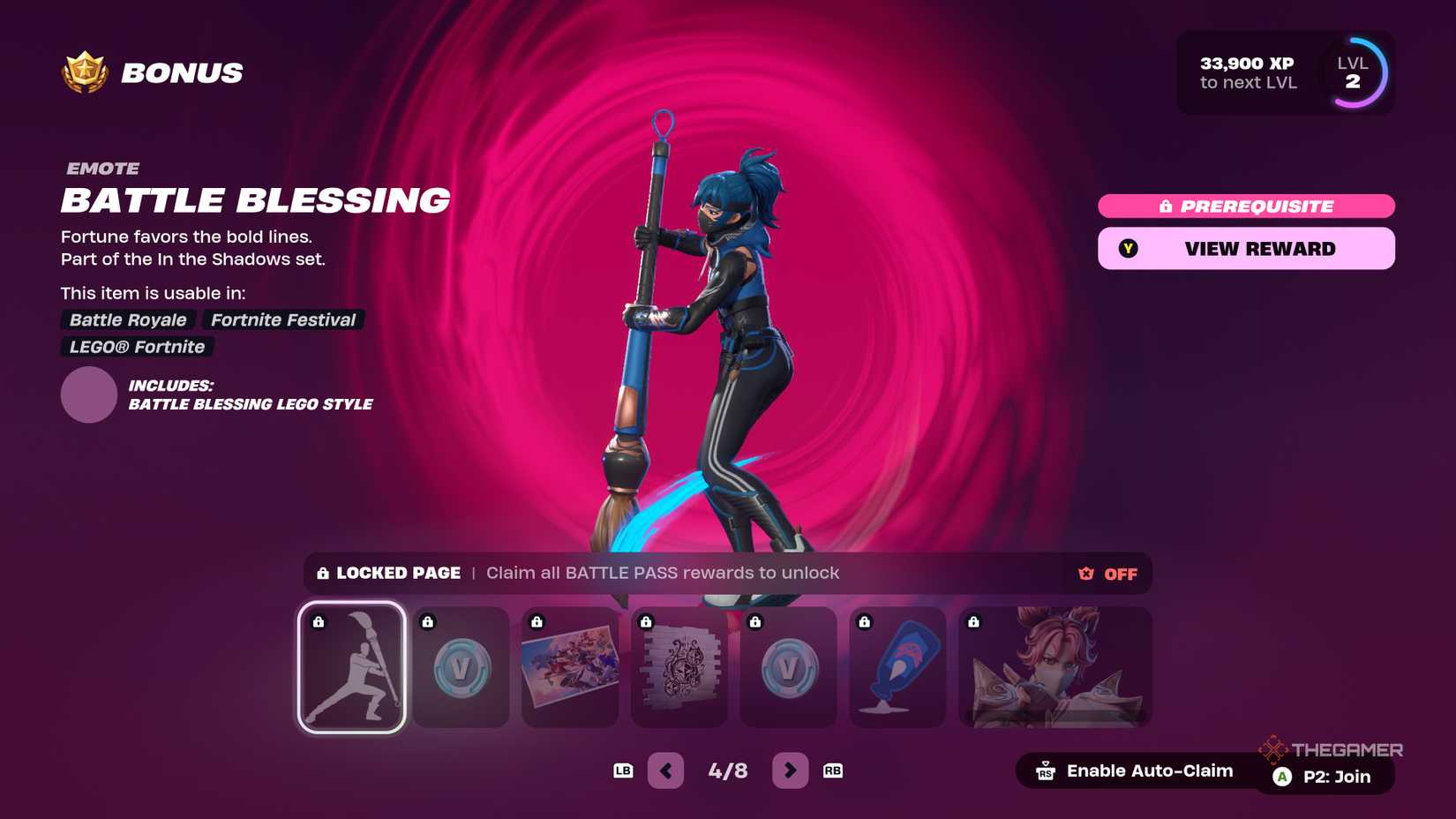
Task: Click the VIEW REWARD button
Action: [x=1245, y=248]
